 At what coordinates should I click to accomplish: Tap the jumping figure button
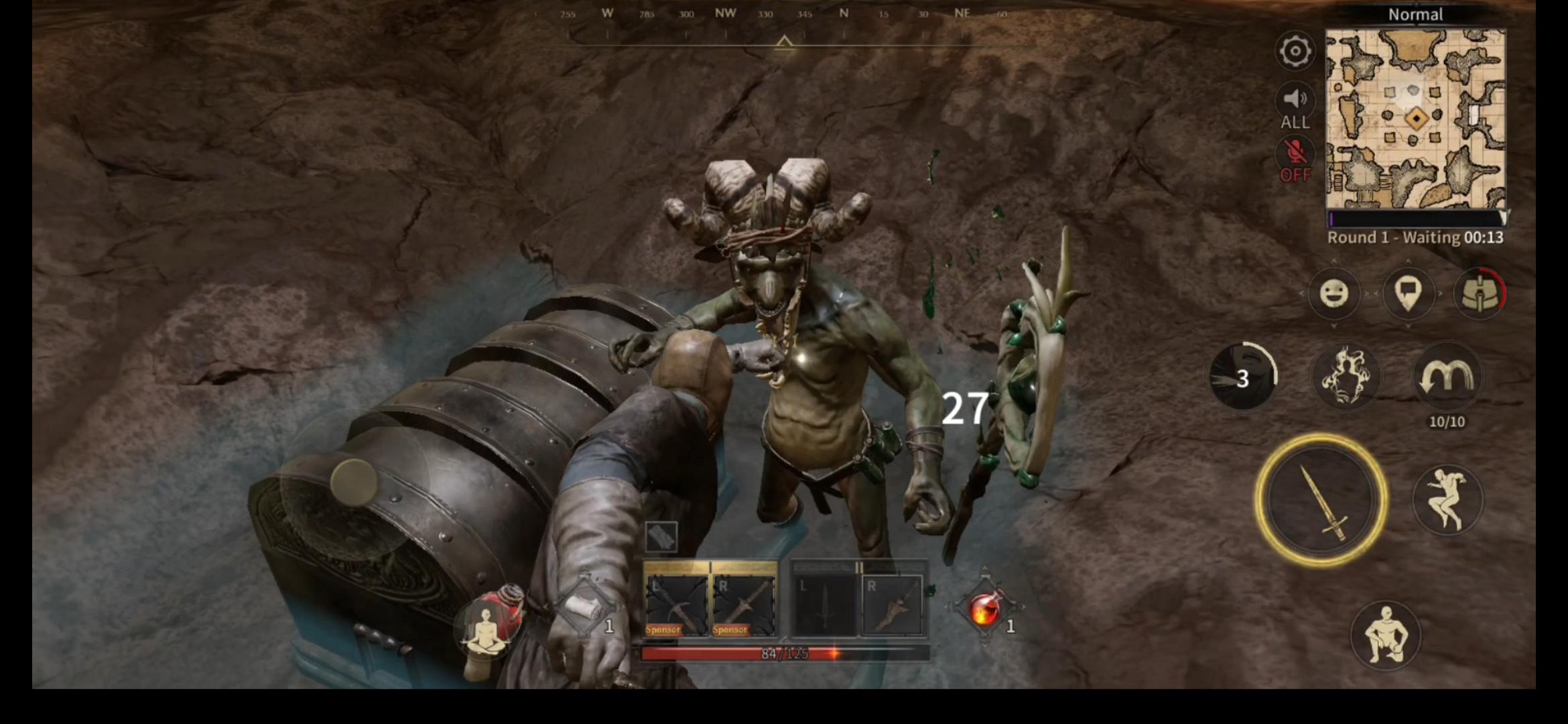tap(1447, 500)
